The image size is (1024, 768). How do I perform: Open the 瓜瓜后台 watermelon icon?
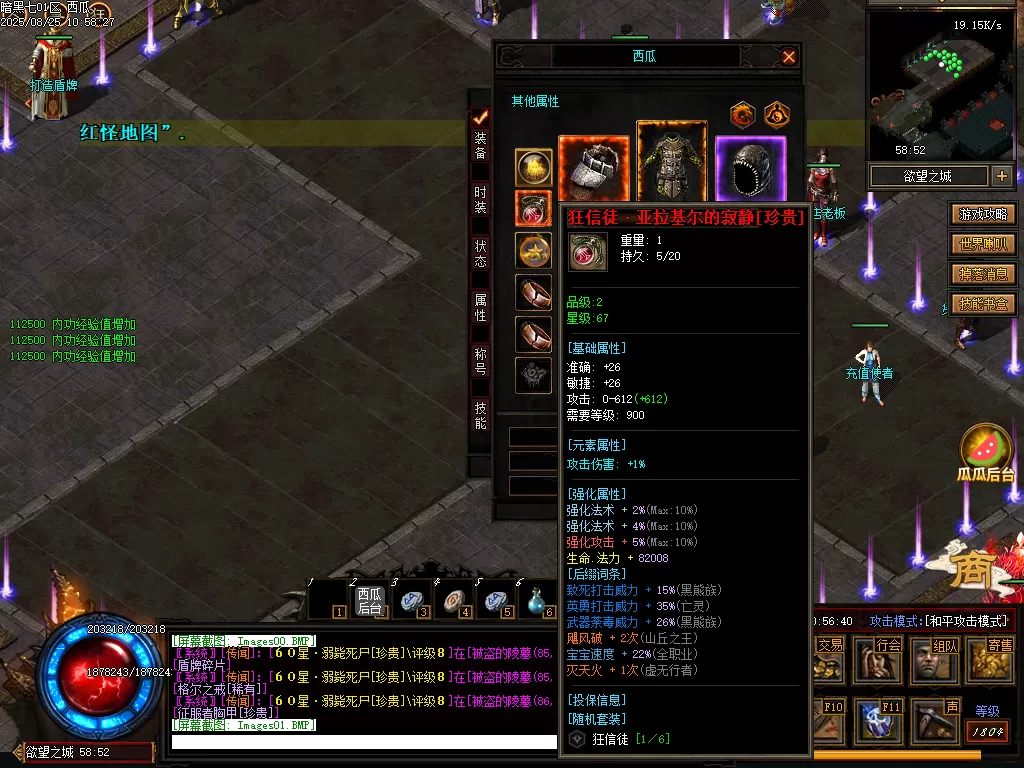pos(986,450)
